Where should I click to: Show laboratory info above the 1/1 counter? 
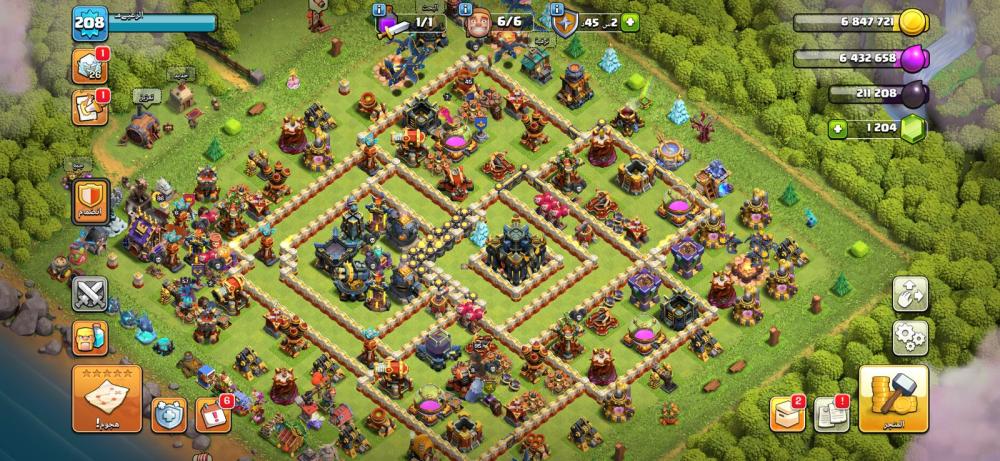380,9
